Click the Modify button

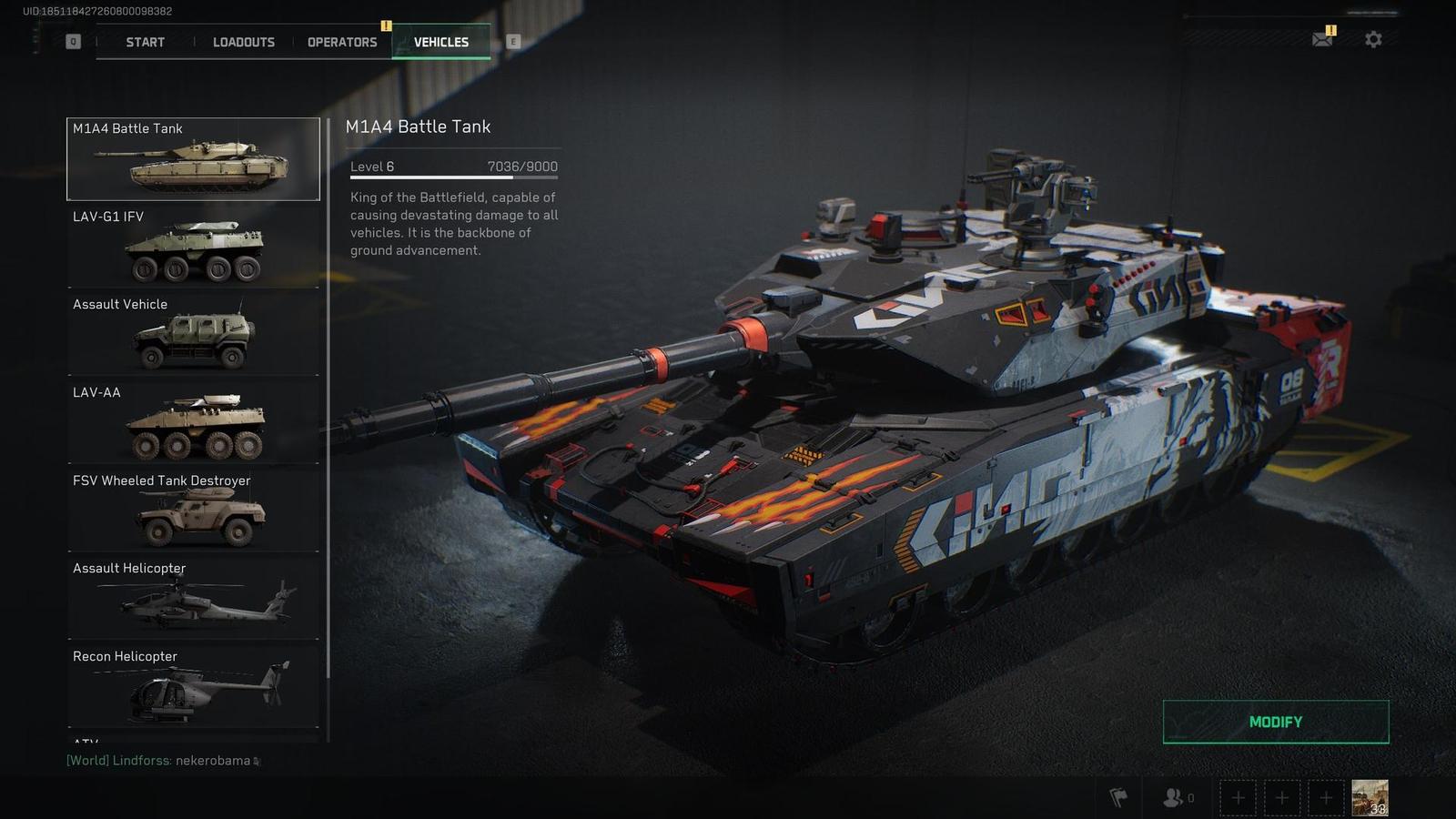pos(1275,722)
